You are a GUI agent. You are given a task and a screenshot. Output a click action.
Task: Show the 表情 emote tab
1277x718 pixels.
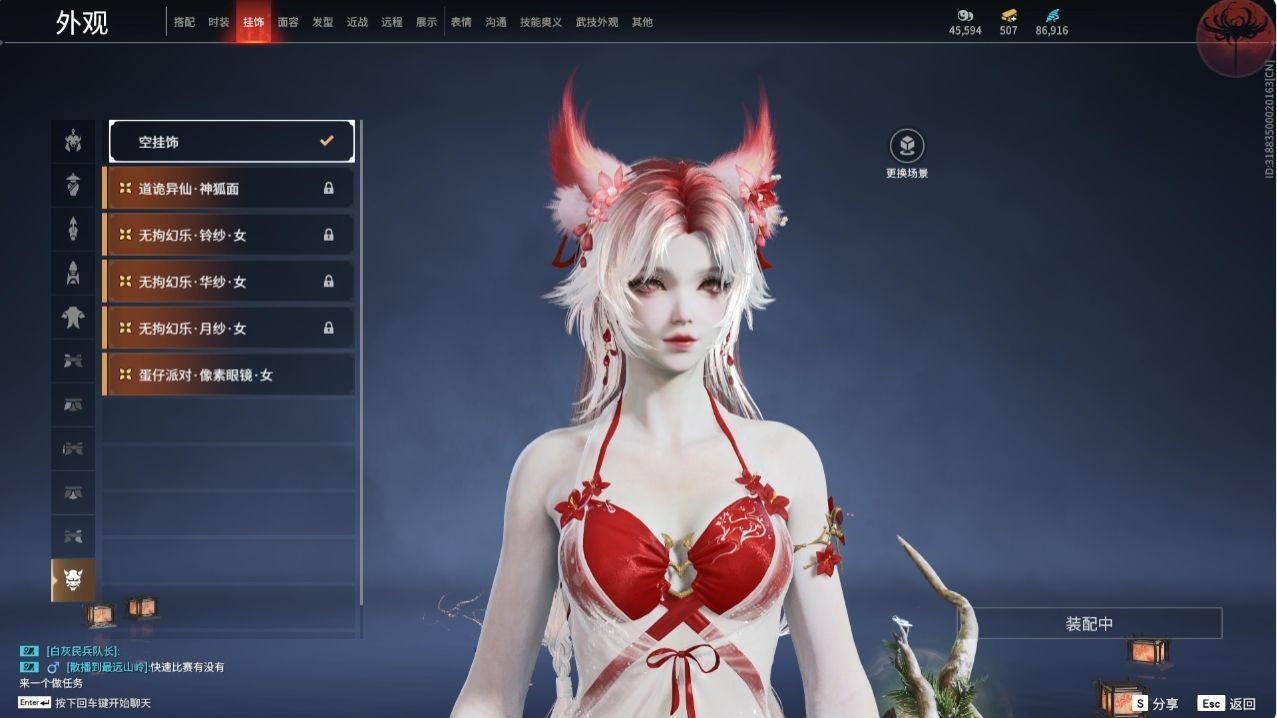461,22
